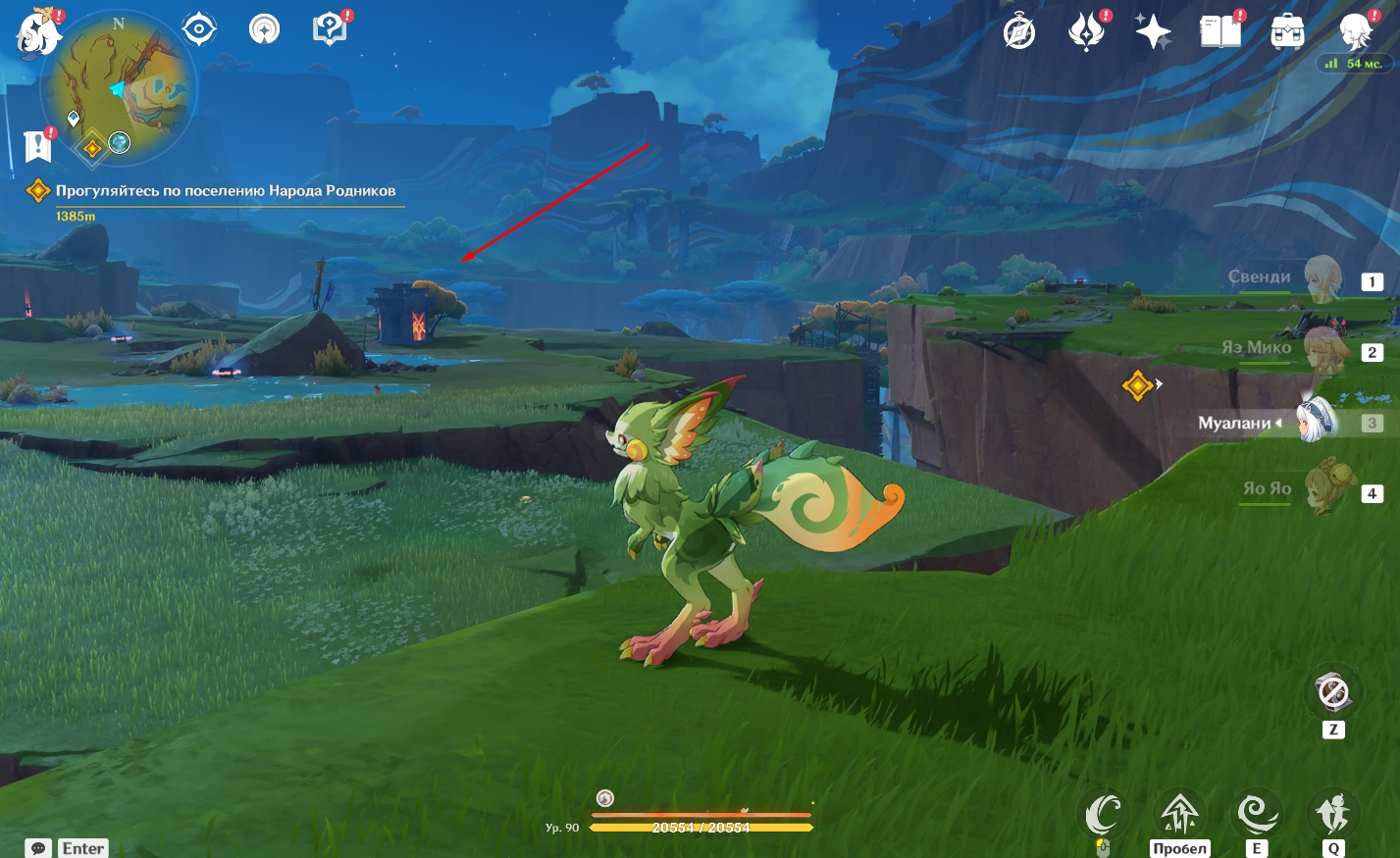The image size is (1400, 858).
Task: Open the Paimon main menu
Action: 39,33
